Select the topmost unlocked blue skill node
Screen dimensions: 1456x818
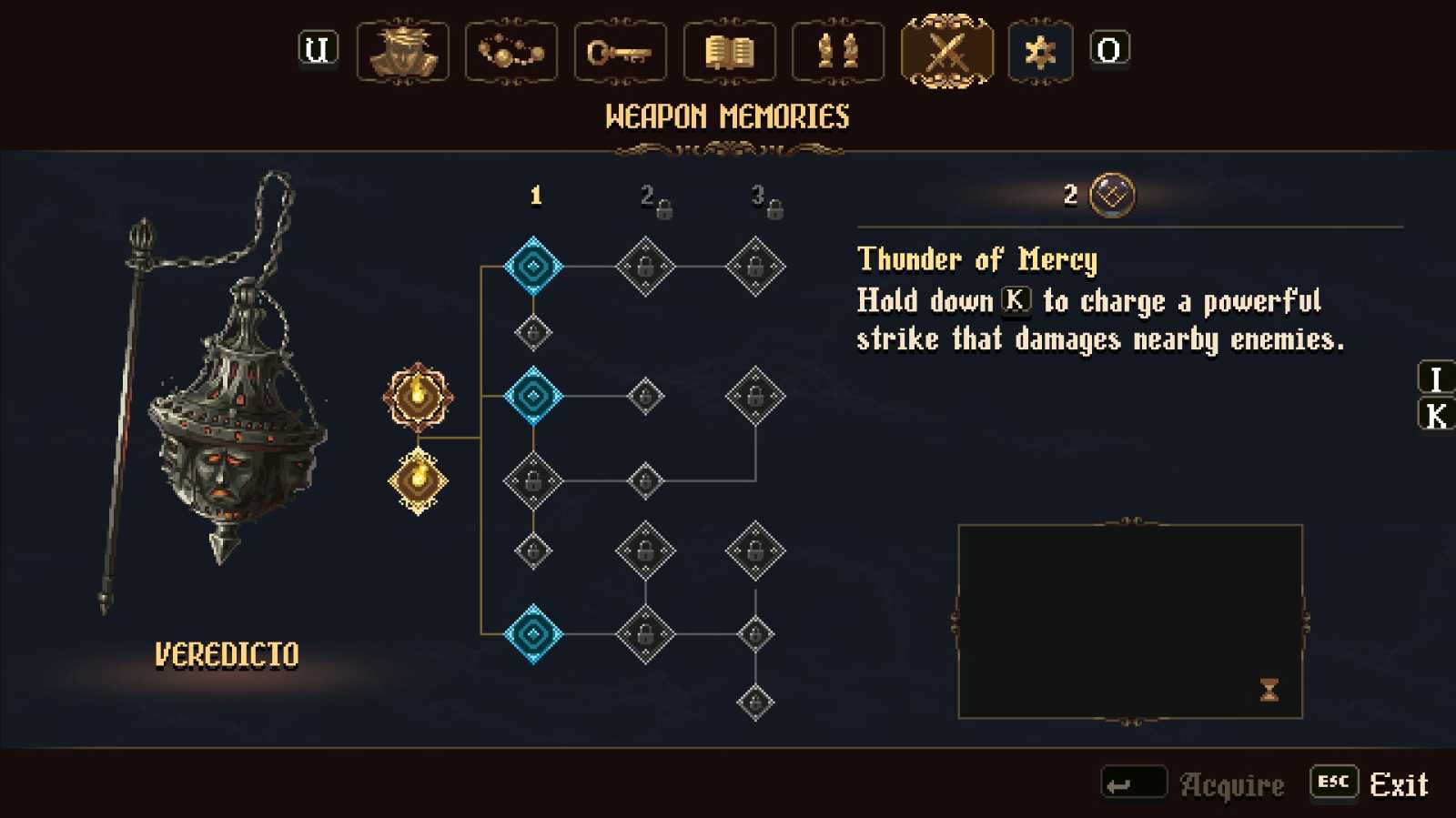[x=533, y=264]
